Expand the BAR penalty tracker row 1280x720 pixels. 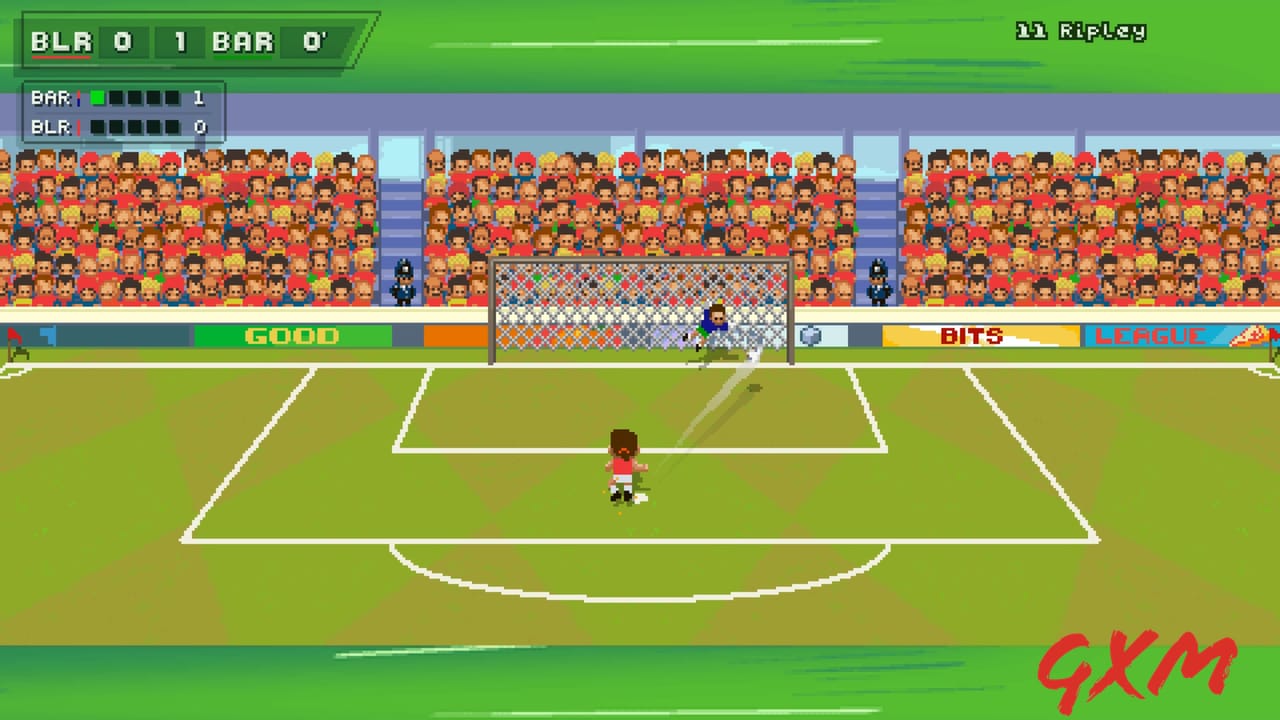coord(120,98)
